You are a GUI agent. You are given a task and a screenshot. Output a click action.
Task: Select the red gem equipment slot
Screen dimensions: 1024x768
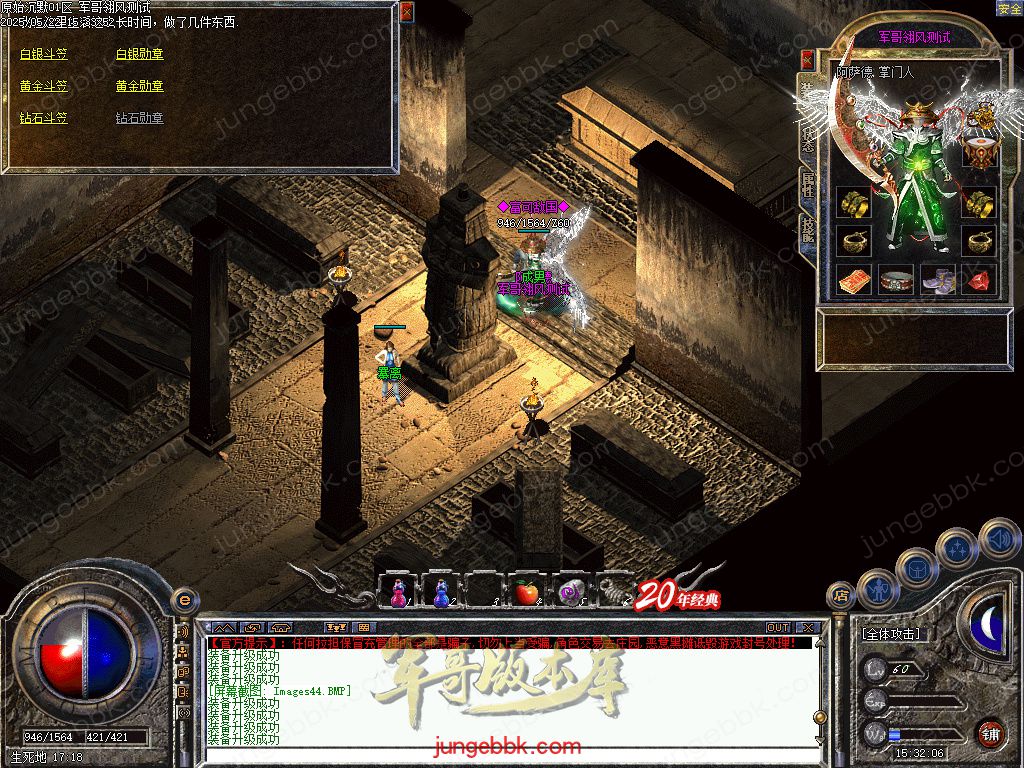pyautogui.click(x=979, y=280)
